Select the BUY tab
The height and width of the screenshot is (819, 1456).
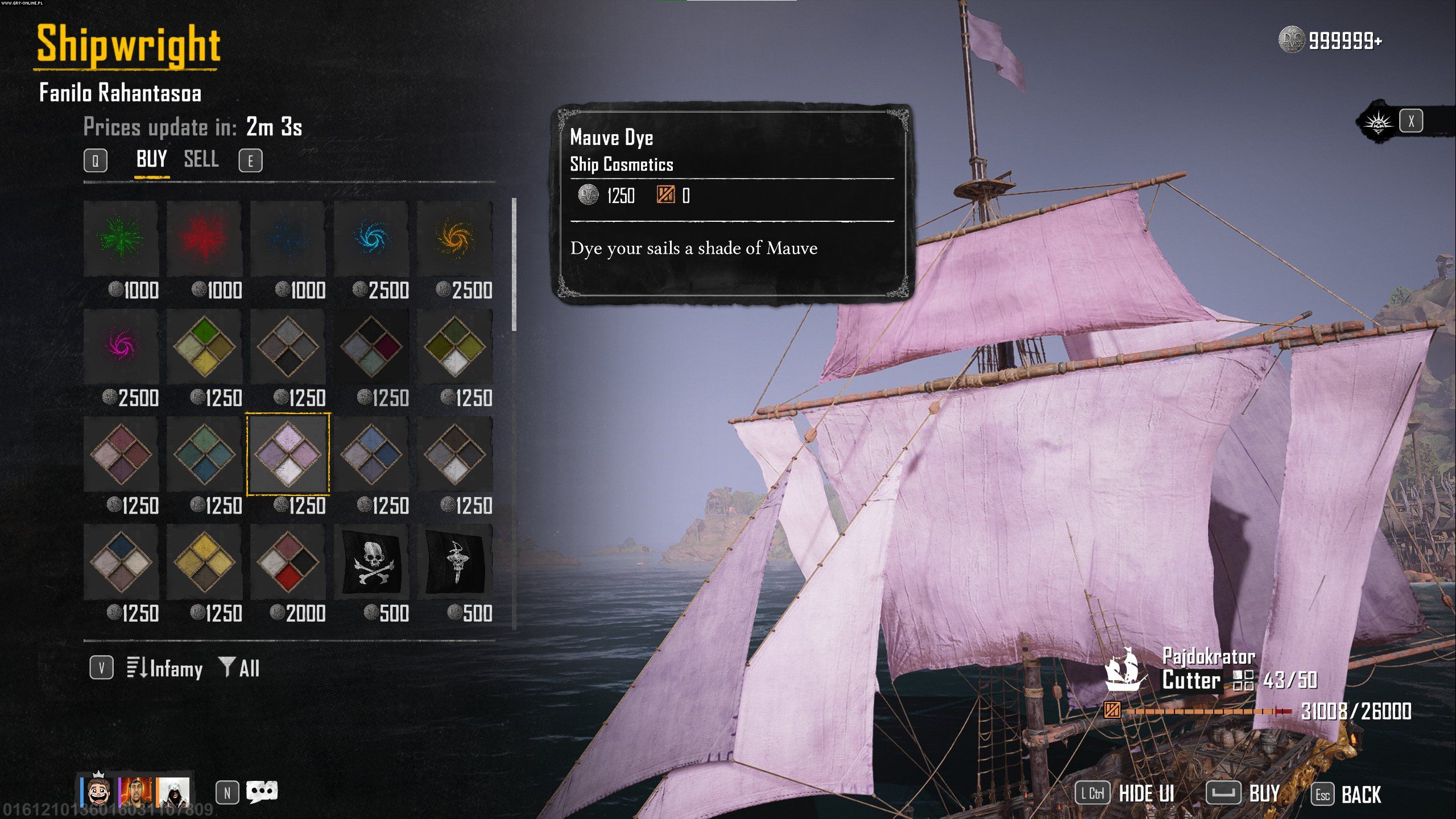(x=151, y=159)
